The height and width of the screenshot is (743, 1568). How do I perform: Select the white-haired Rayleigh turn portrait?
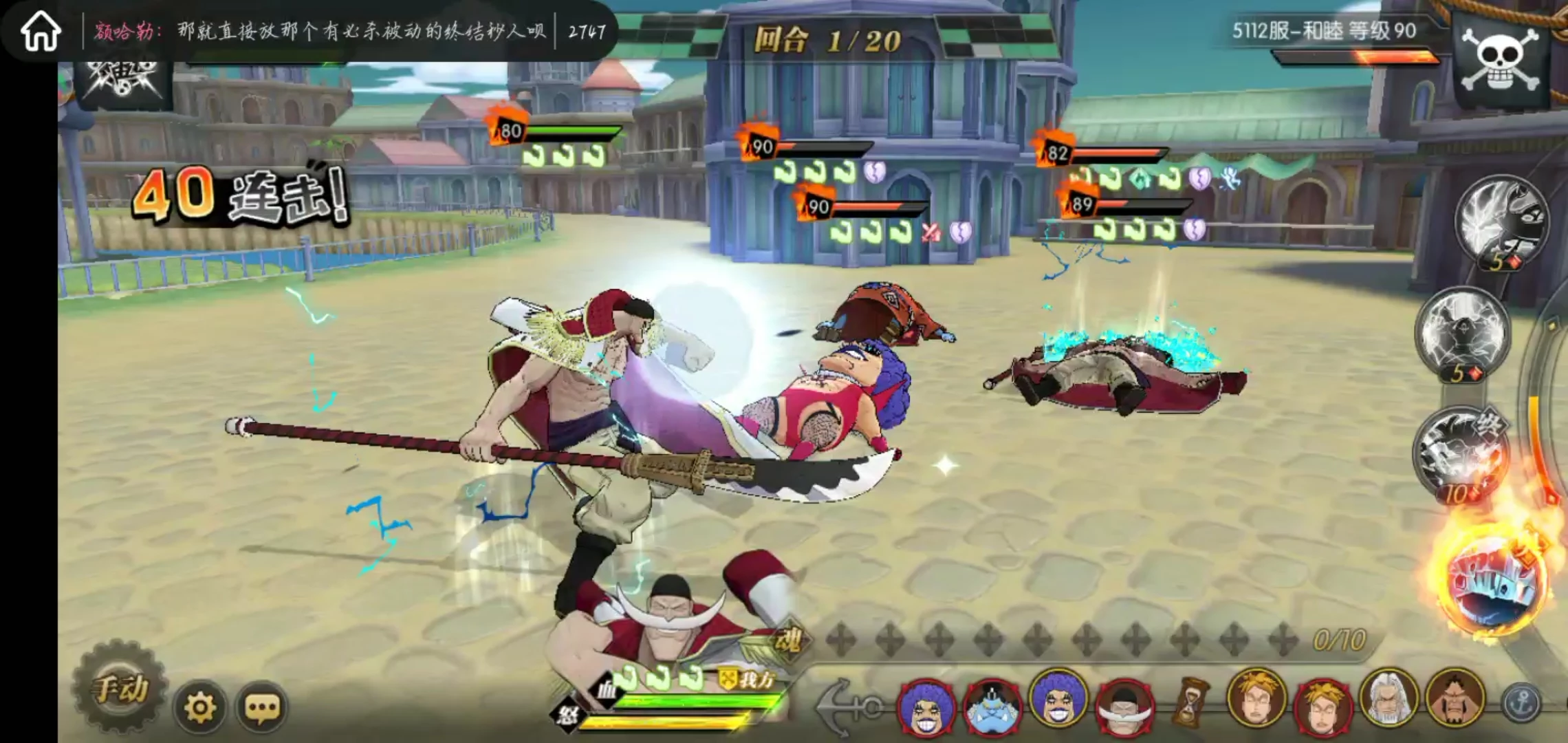1389,699
